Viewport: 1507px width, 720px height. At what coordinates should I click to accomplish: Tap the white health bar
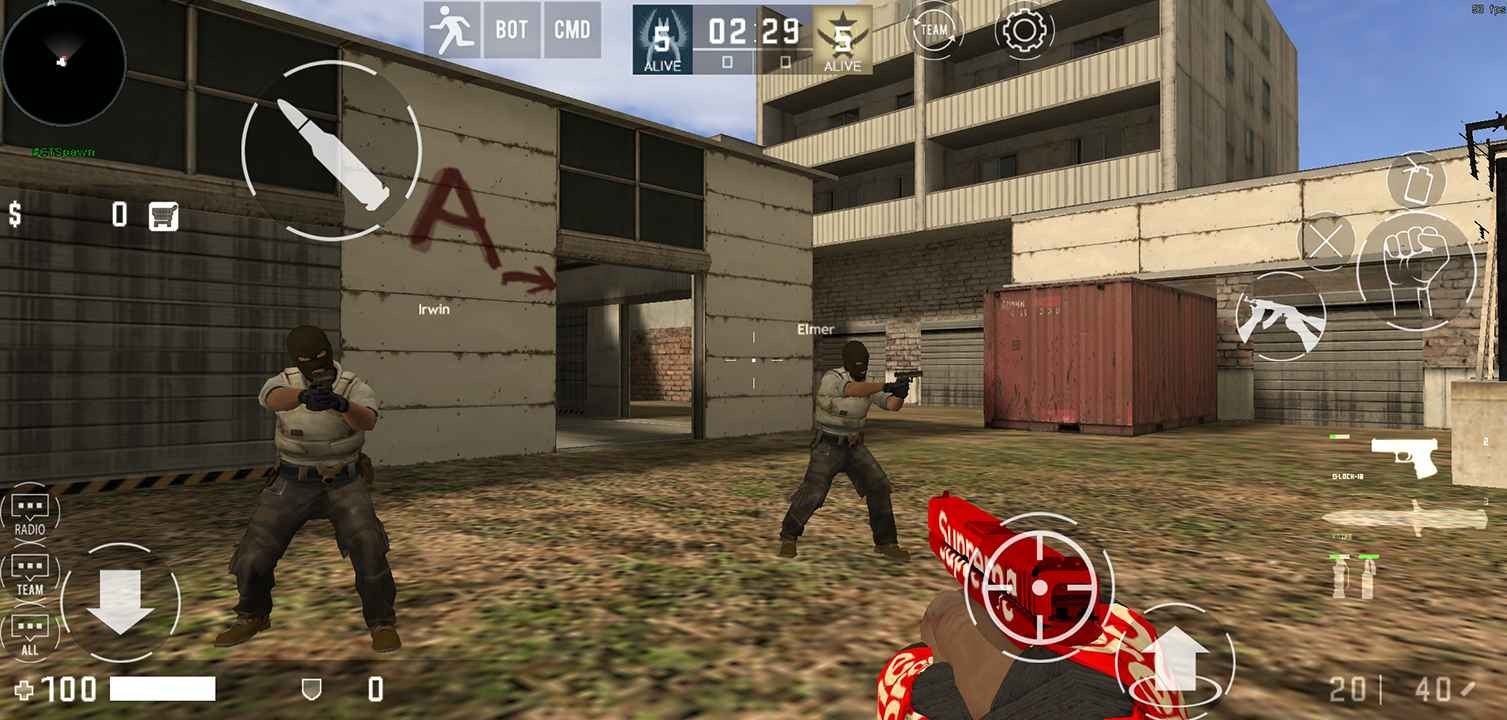point(165,689)
